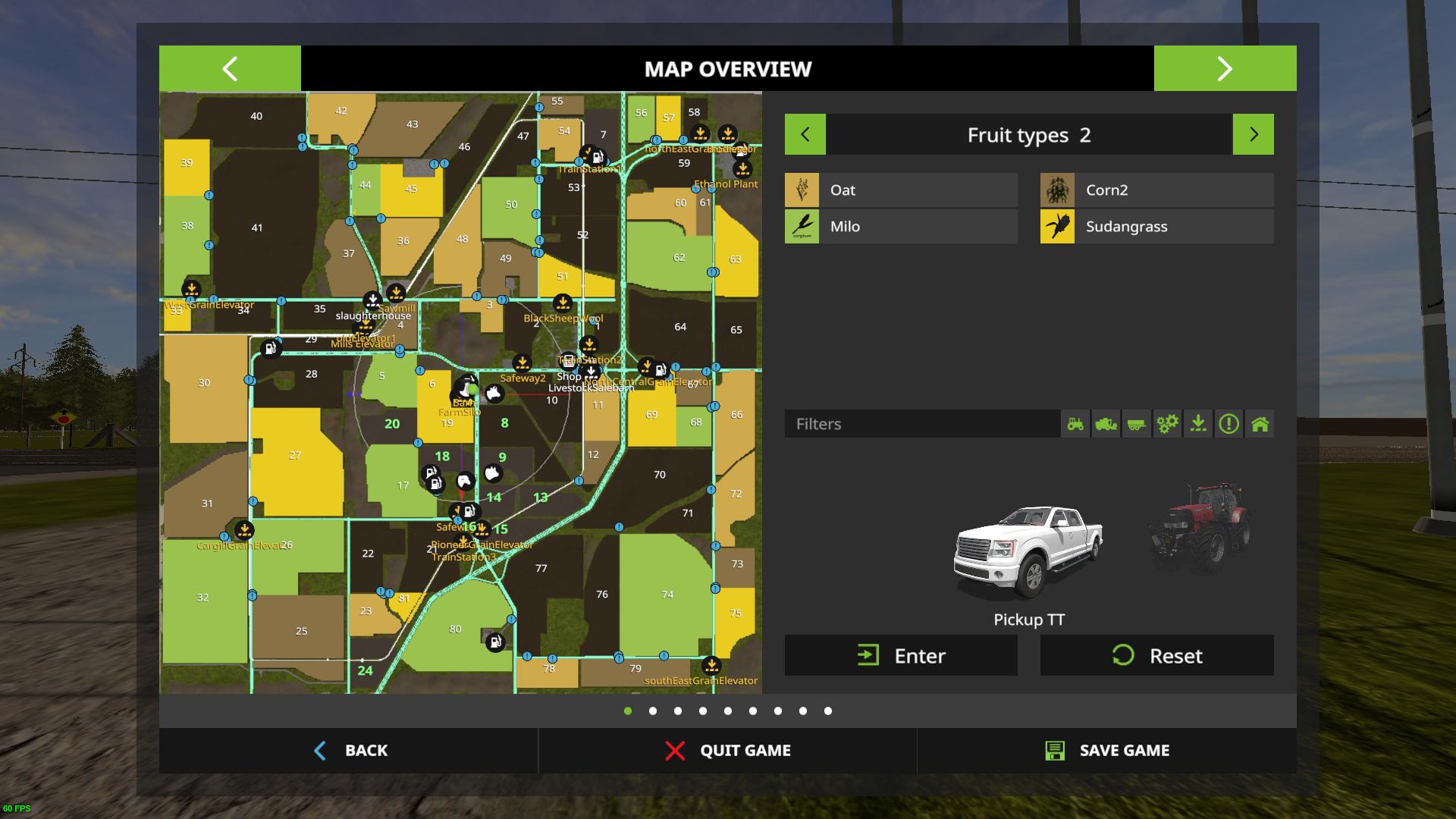Screen dimensions: 1456x819
Task: Toggle the tractor map filter
Action: tap(1075, 424)
